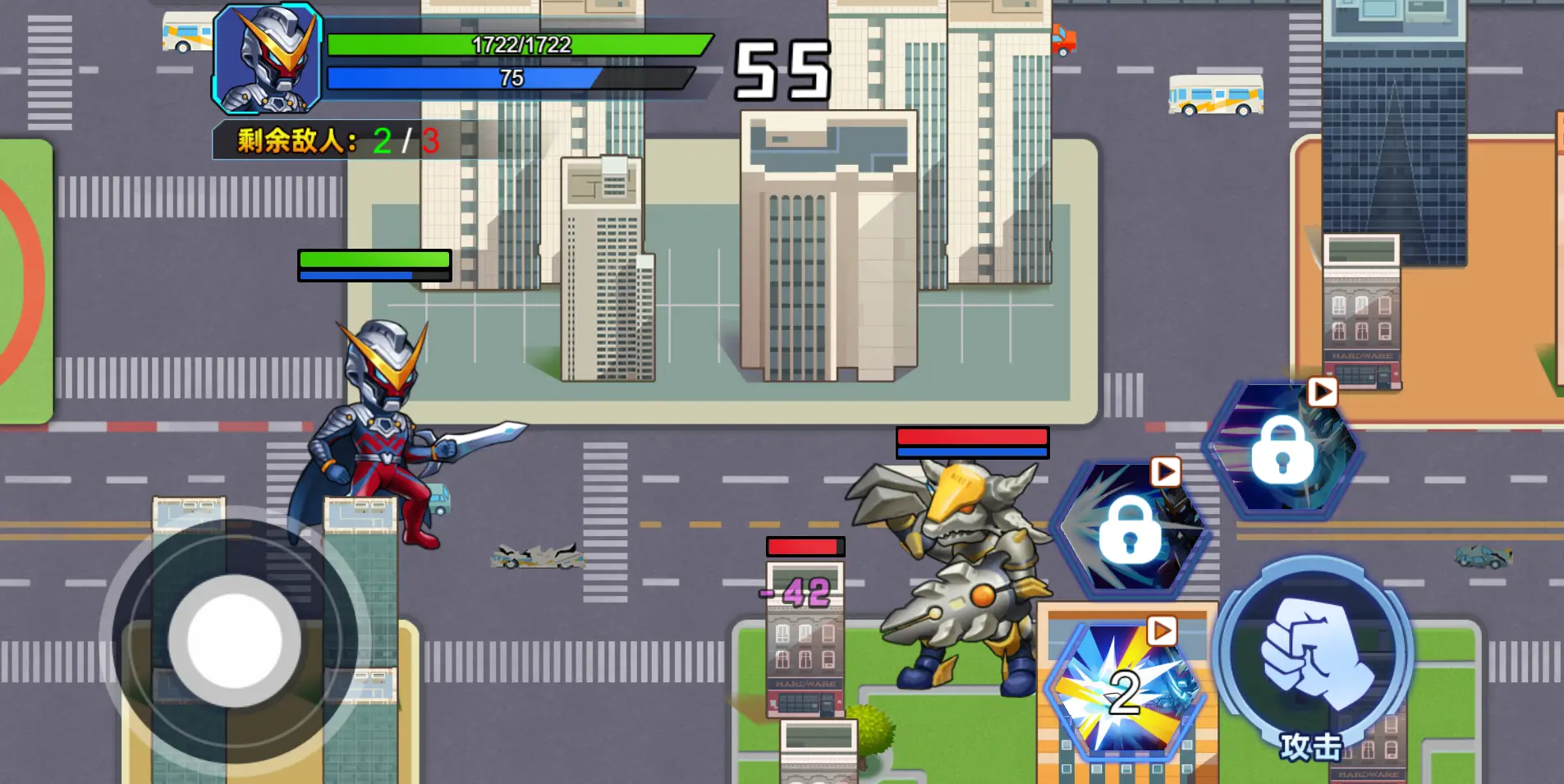Click the hero portrait beside the health bar

pos(267,59)
